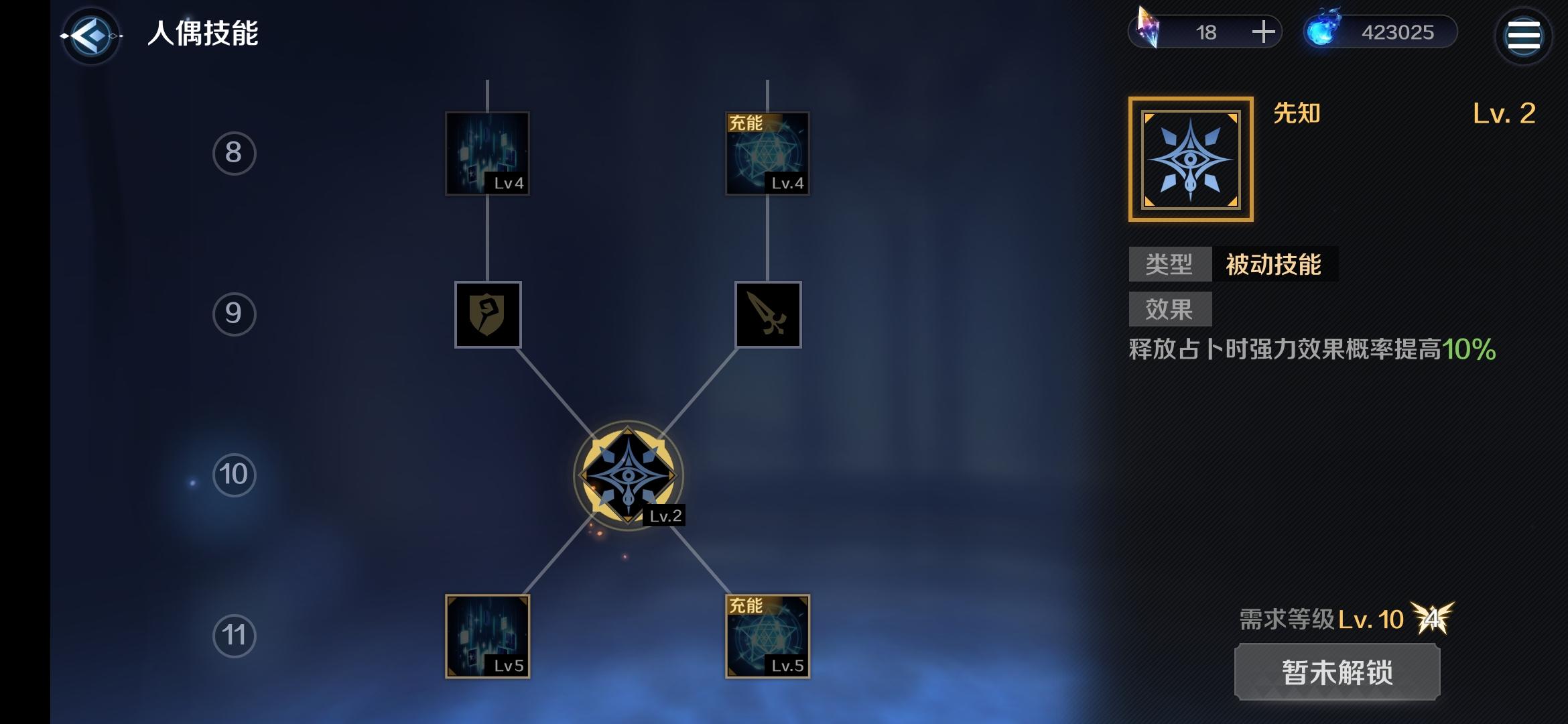1568x724 pixels.
Task: Click the crystal shard currency icon
Action: [1154, 30]
